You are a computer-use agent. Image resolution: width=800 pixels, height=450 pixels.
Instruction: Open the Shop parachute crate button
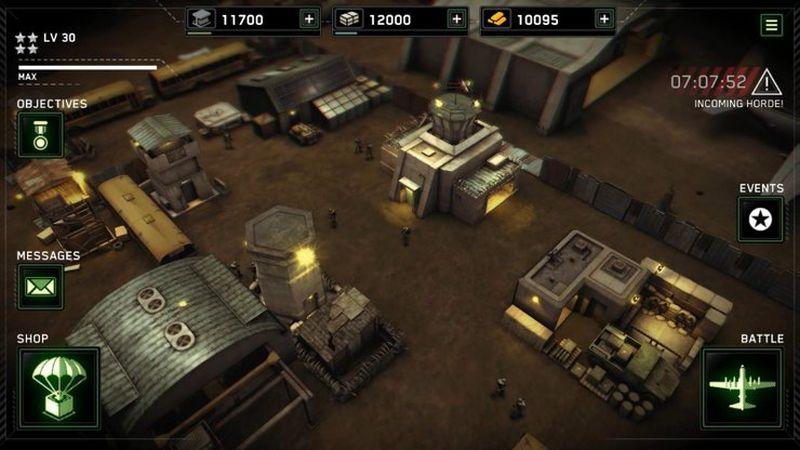pos(59,388)
